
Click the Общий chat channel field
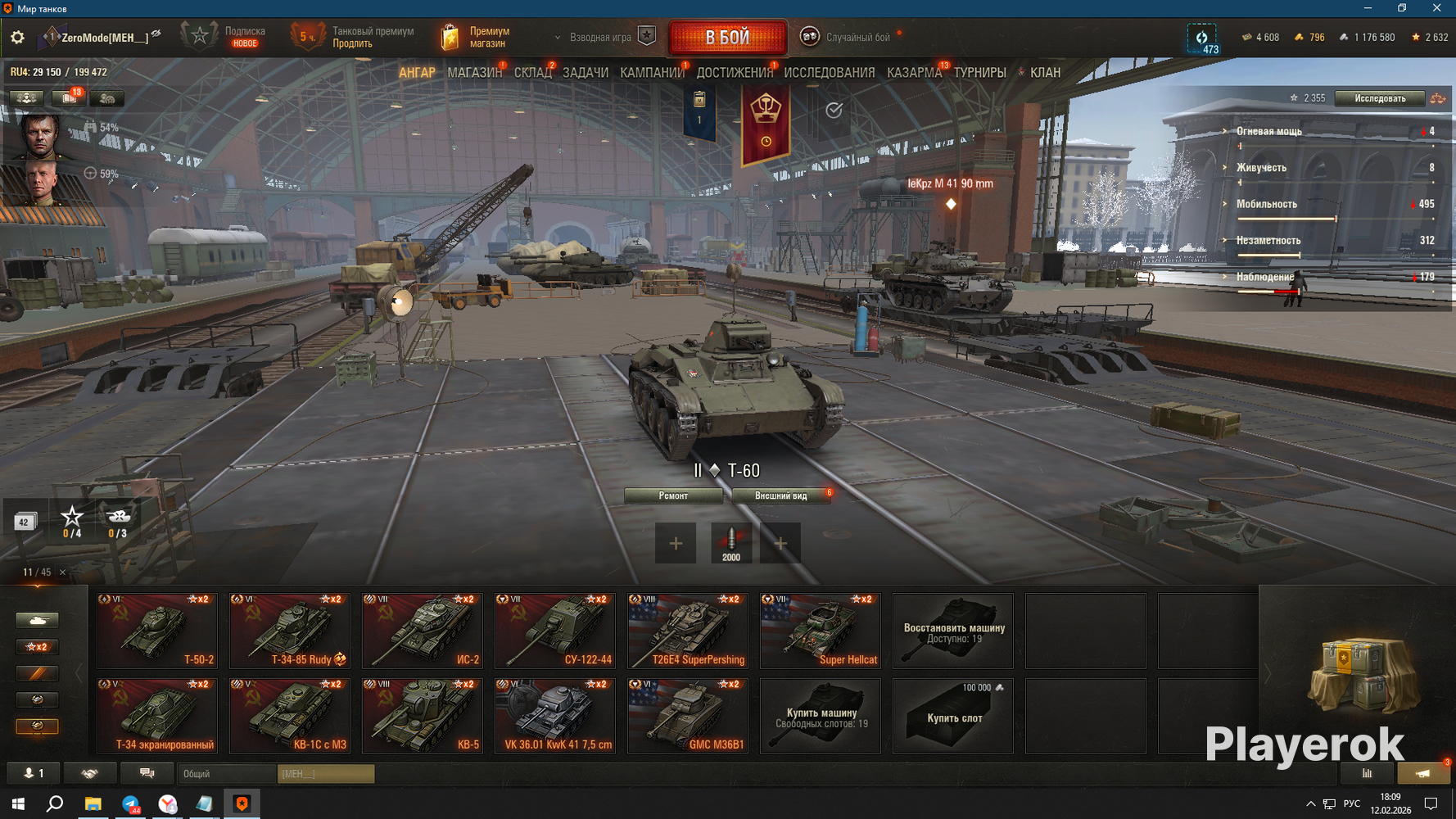pyautogui.click(x=227, y=773)
